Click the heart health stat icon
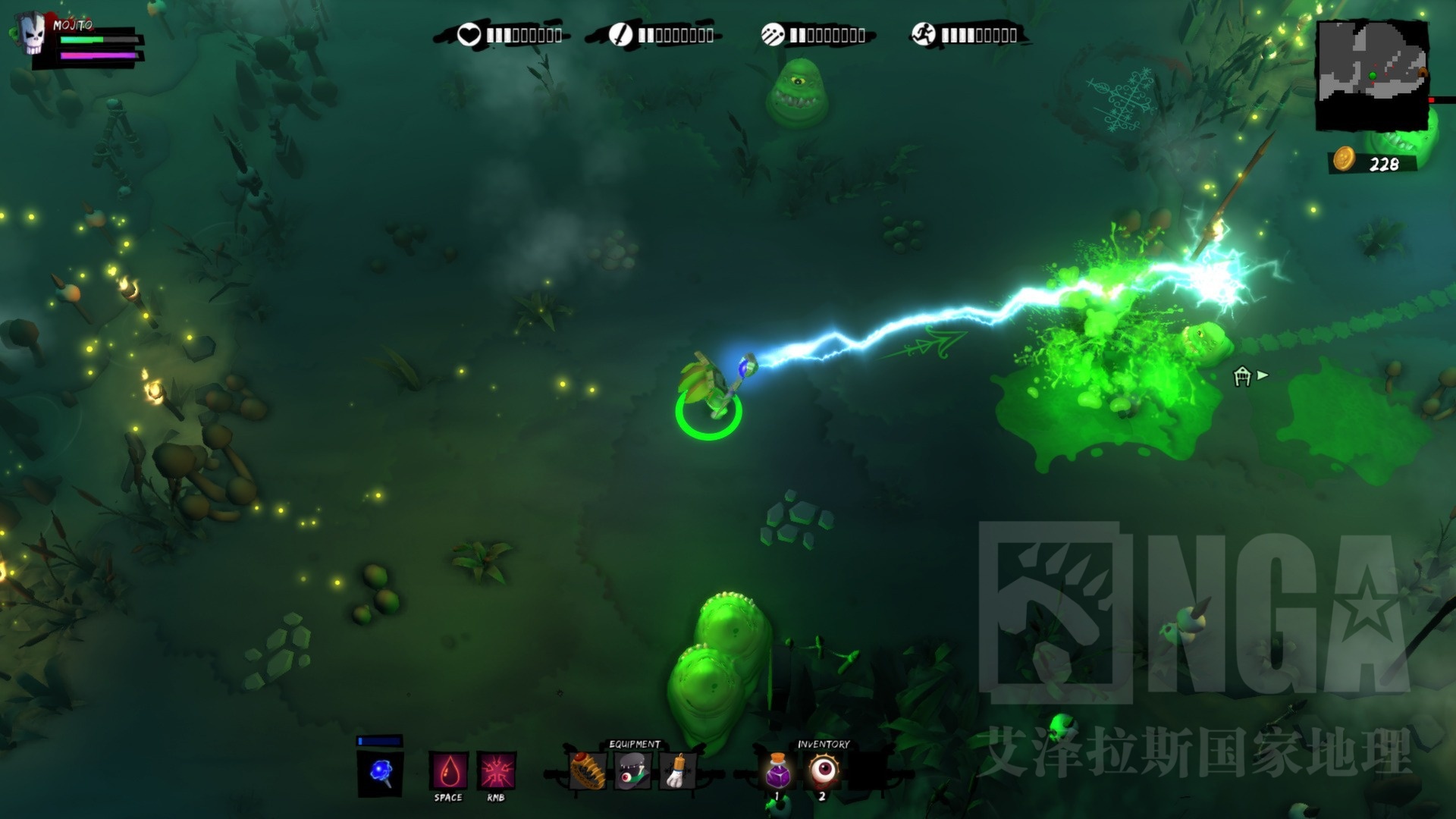The image size is (1456, 819). point(469,35)
